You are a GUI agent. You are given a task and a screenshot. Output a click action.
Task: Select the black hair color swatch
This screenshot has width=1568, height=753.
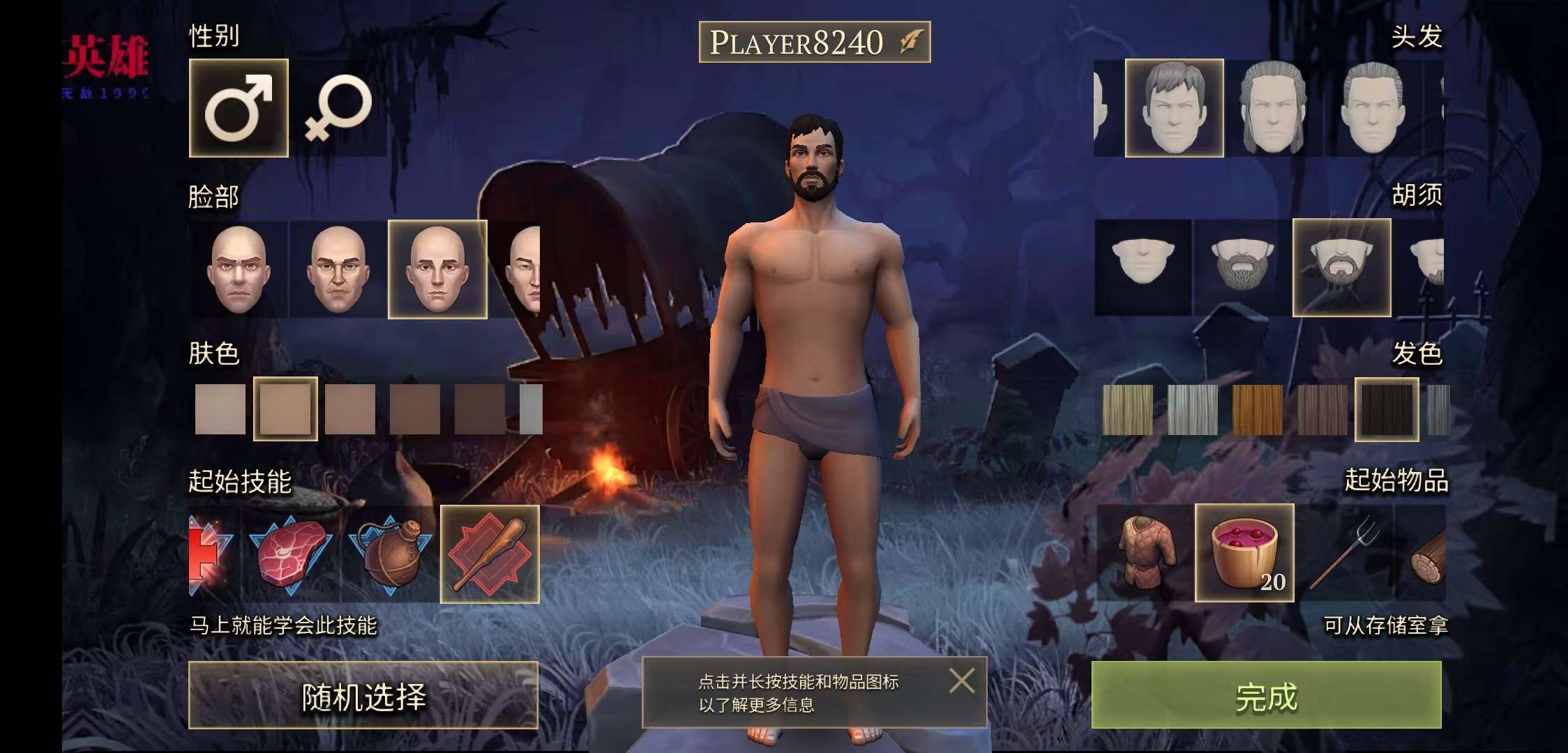click(x=1387, y=409)
